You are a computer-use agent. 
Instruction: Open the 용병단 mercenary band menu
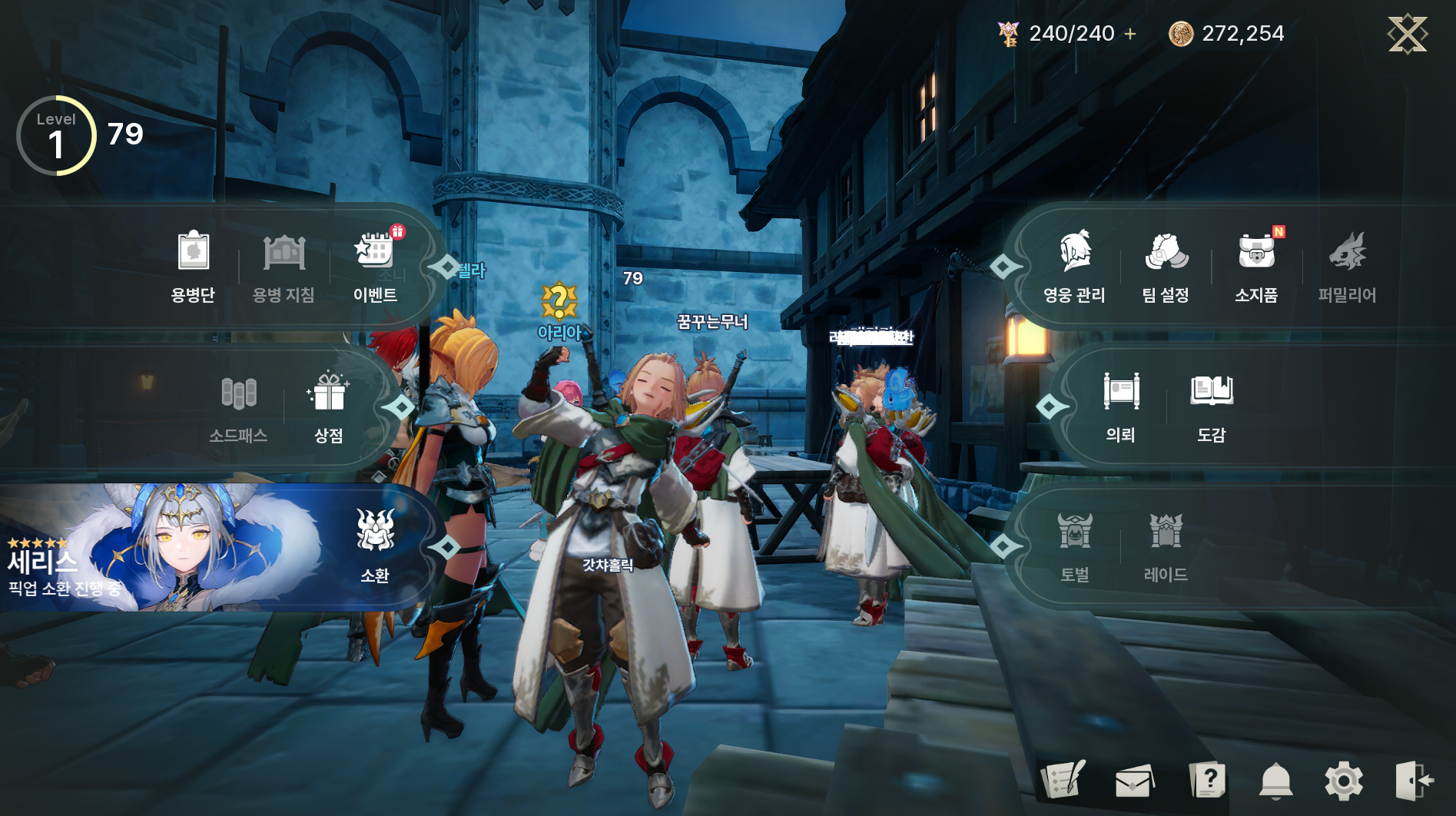point(193,265)
